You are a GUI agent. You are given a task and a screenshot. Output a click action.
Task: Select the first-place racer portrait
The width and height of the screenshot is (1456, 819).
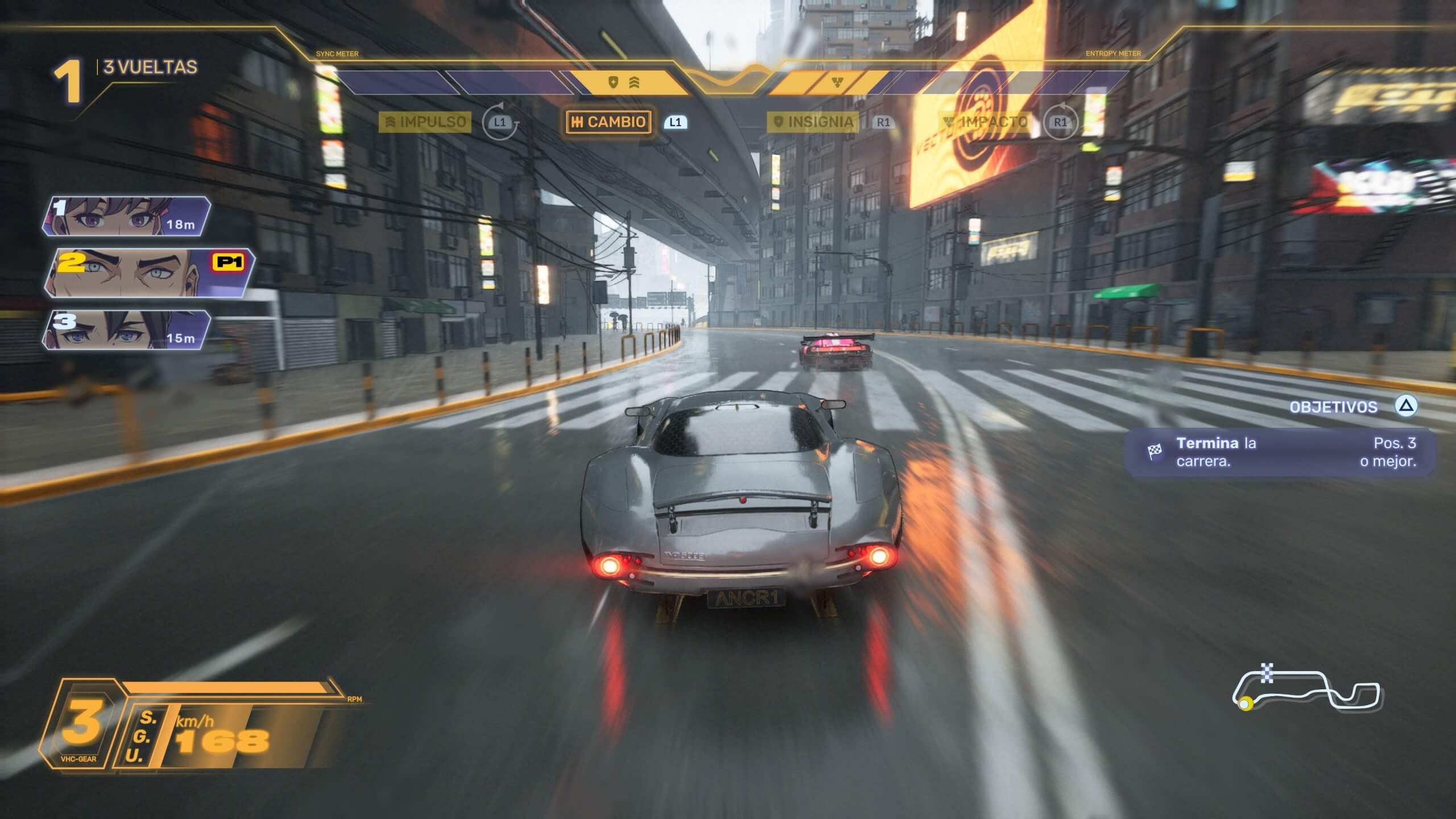(x=126, y=216)
